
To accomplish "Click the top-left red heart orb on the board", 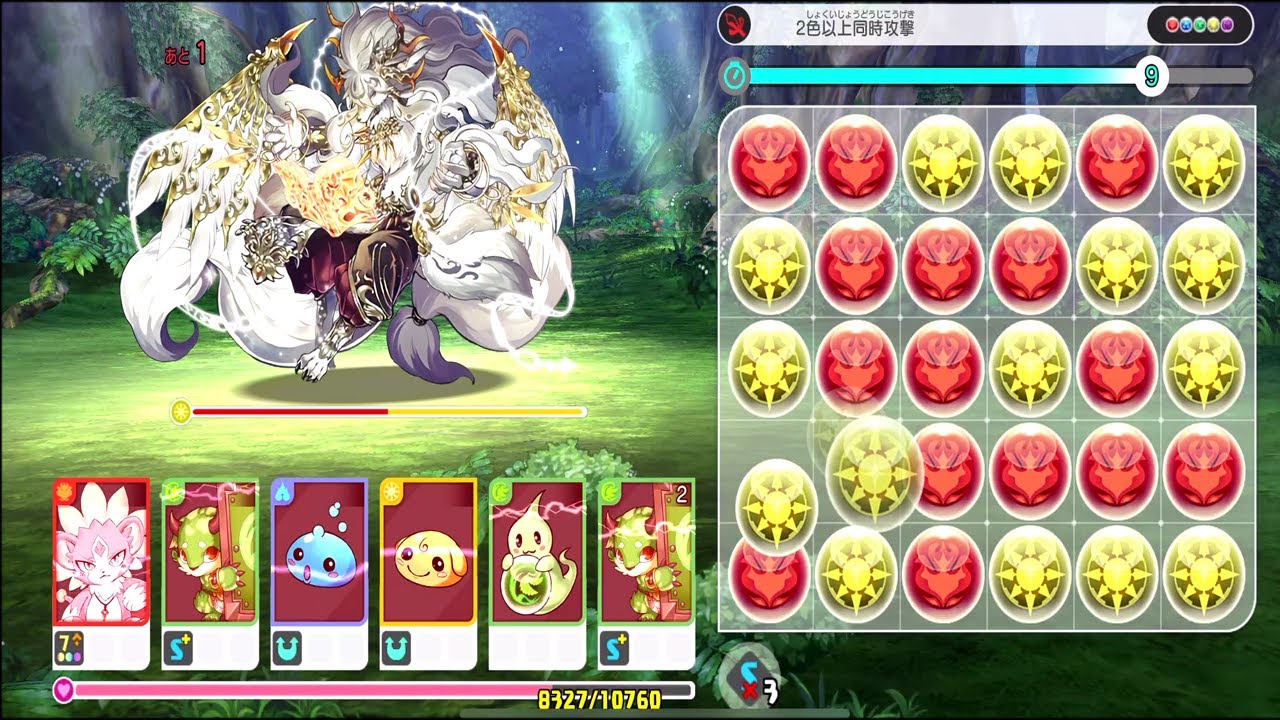I will [767, 160].
